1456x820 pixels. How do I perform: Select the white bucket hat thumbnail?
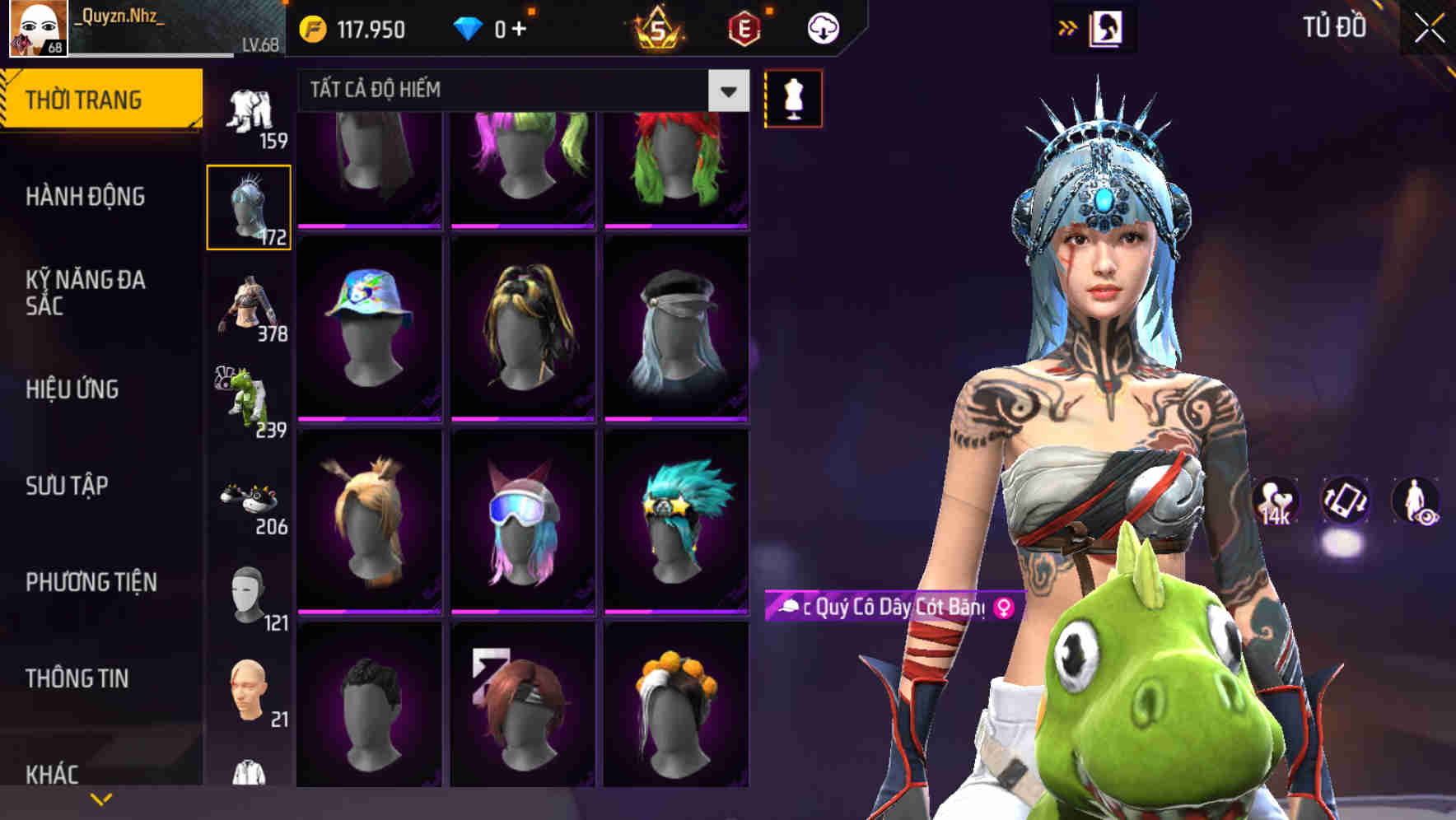tap(367, 324)
